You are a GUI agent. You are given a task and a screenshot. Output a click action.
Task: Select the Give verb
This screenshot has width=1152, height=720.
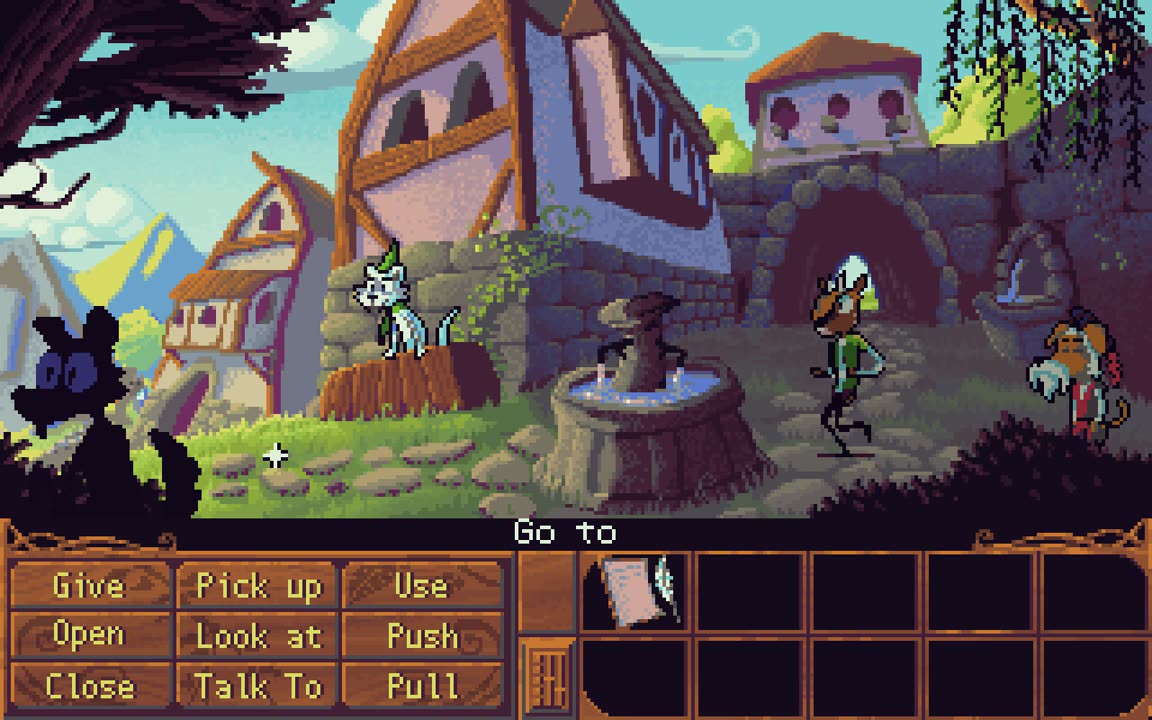[89, 586]
